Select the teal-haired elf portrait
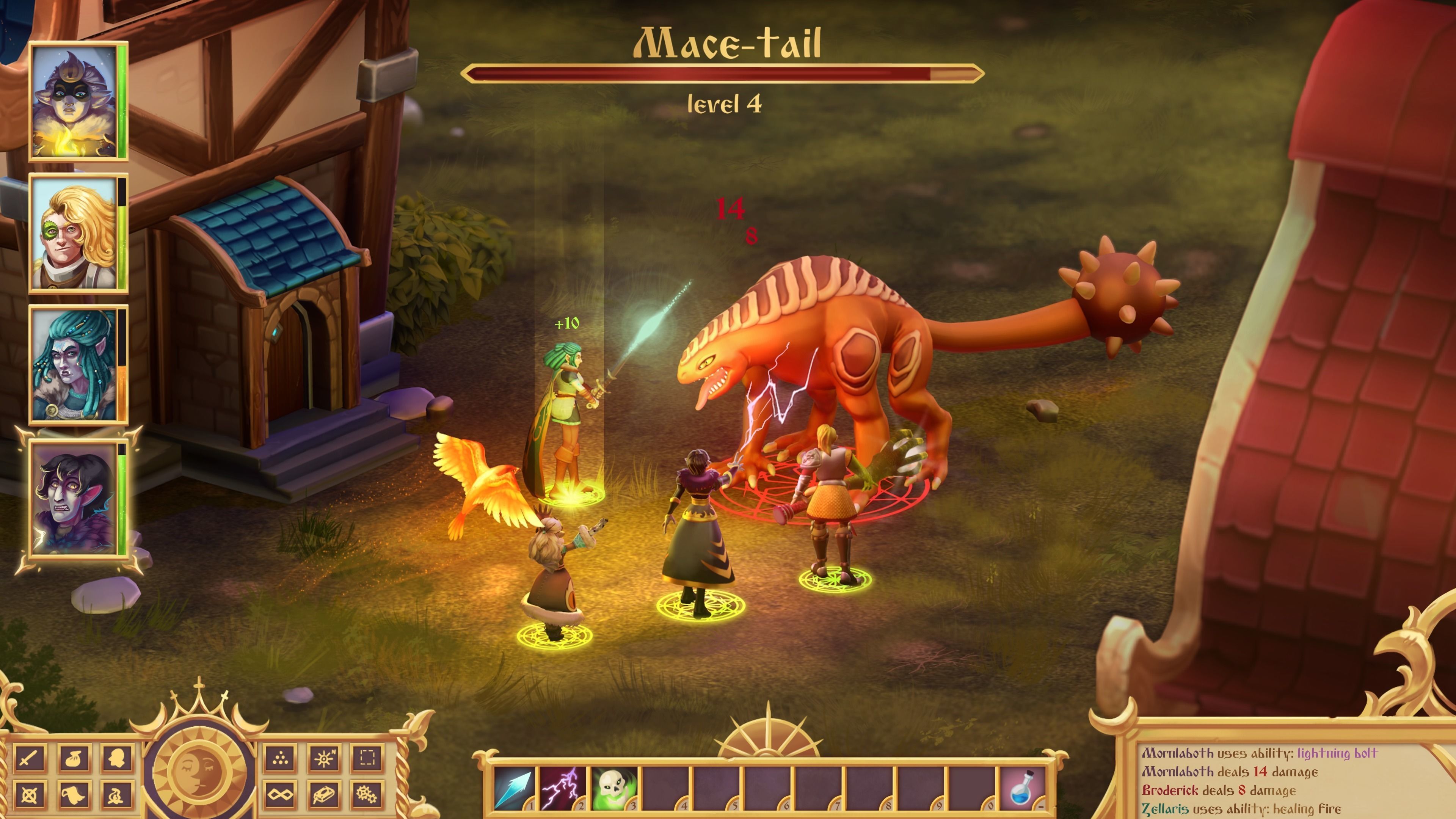This screenshot has height=819, width=1456. pos(75,364)
